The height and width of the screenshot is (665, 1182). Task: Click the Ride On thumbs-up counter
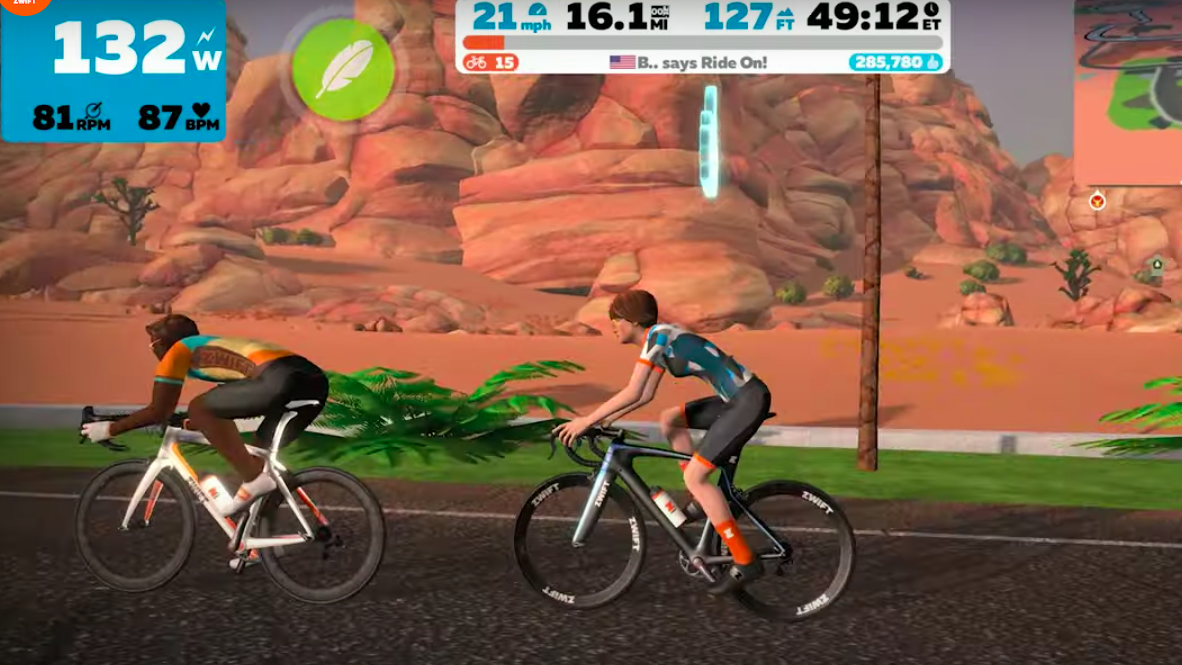(x=895, y=62)
